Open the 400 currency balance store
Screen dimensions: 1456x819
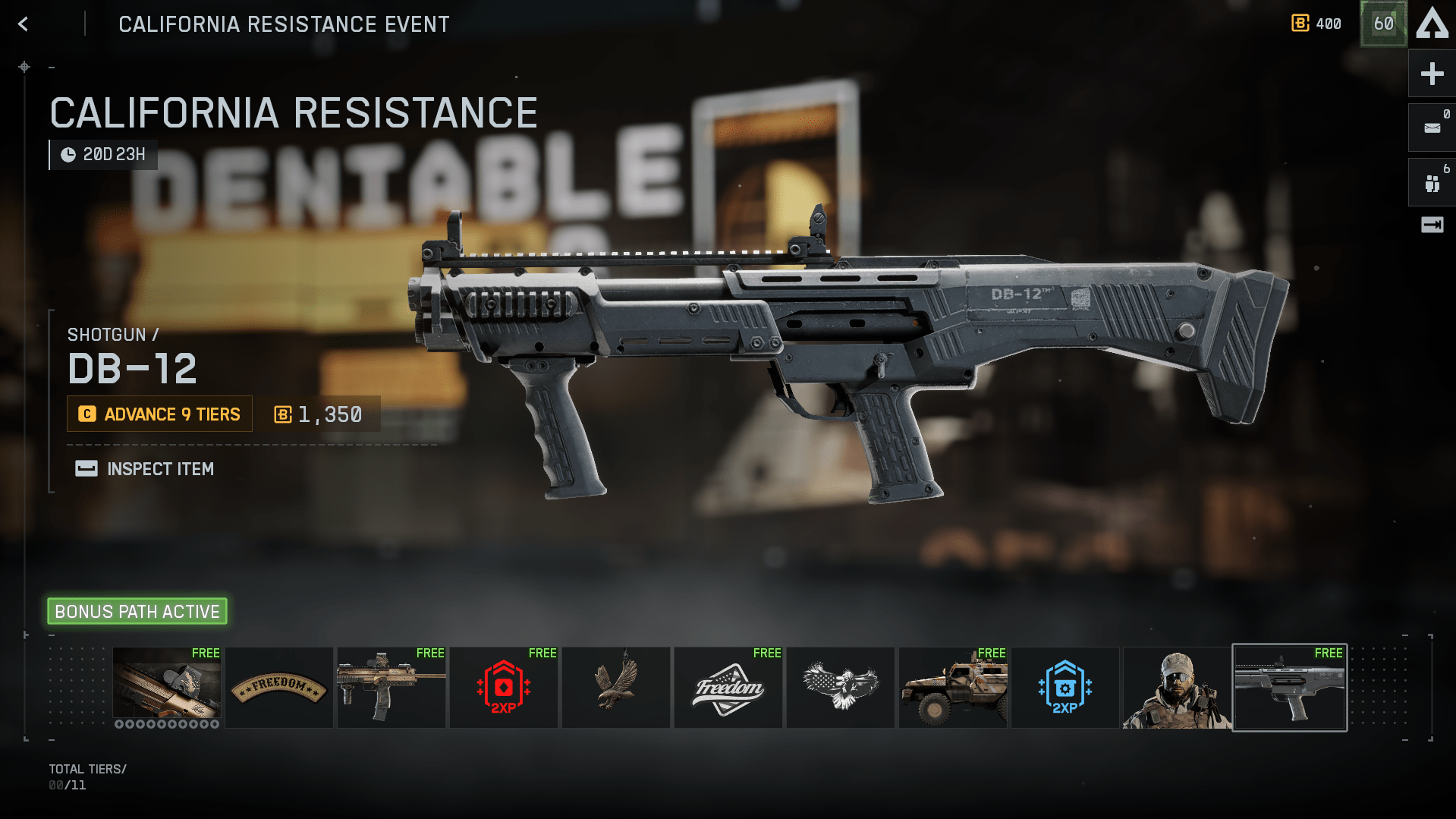coord(1316,24)
